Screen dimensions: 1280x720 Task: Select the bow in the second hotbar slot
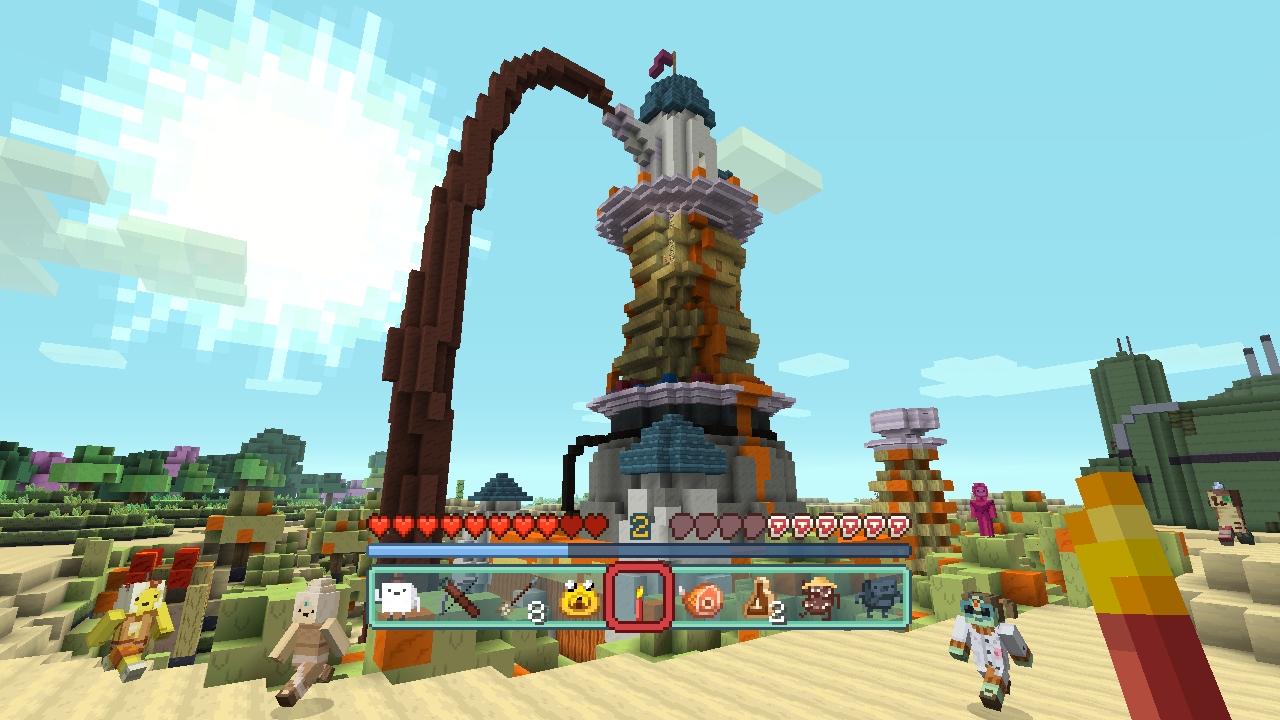(459, 598)
